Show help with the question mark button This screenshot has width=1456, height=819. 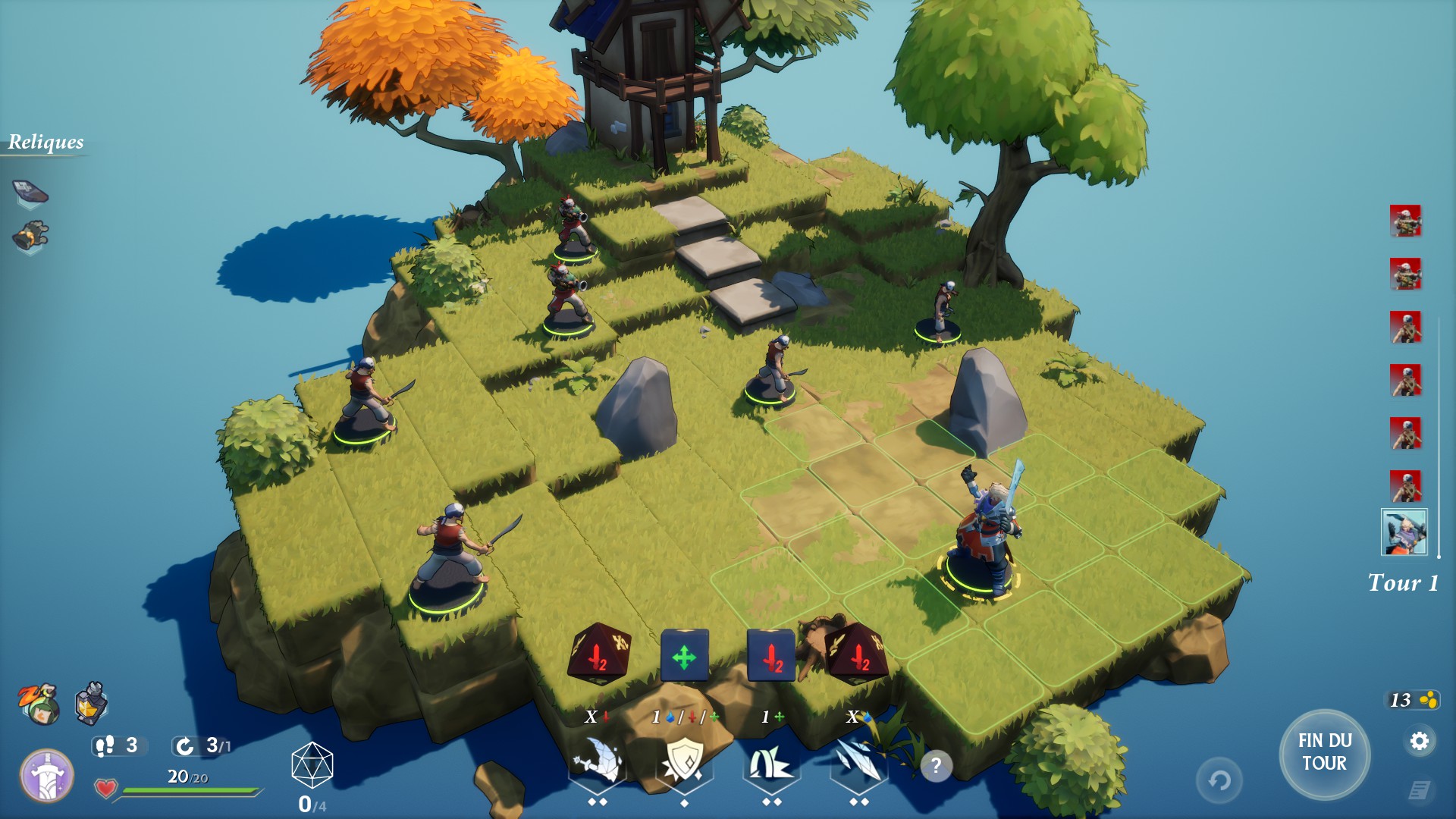pyautogui.click(x=936, y=766)
